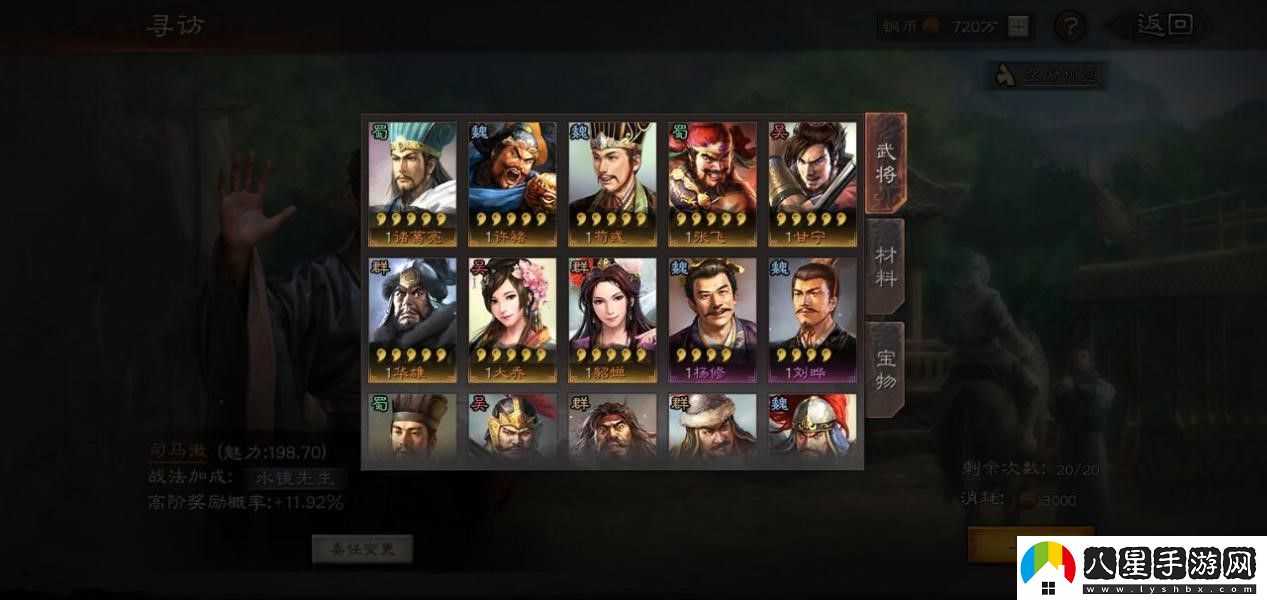Select the 杨修 general card

(712, 320)
